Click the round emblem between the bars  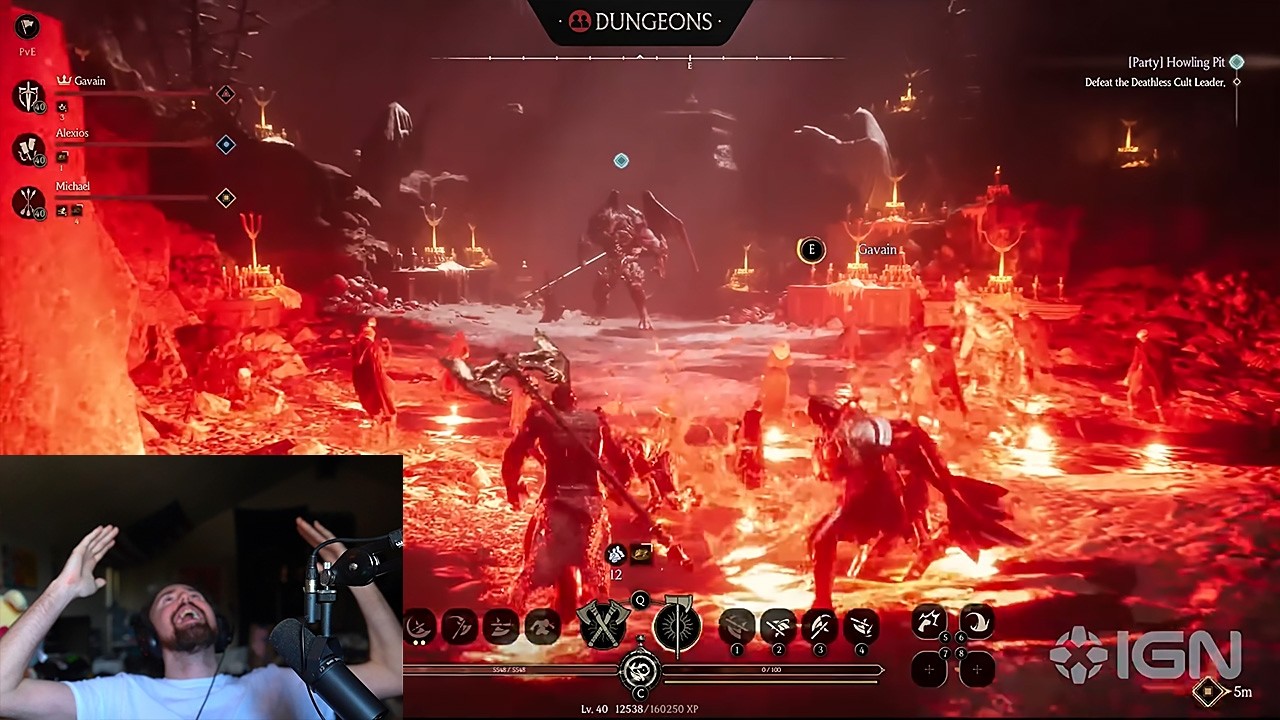(640, 669)
